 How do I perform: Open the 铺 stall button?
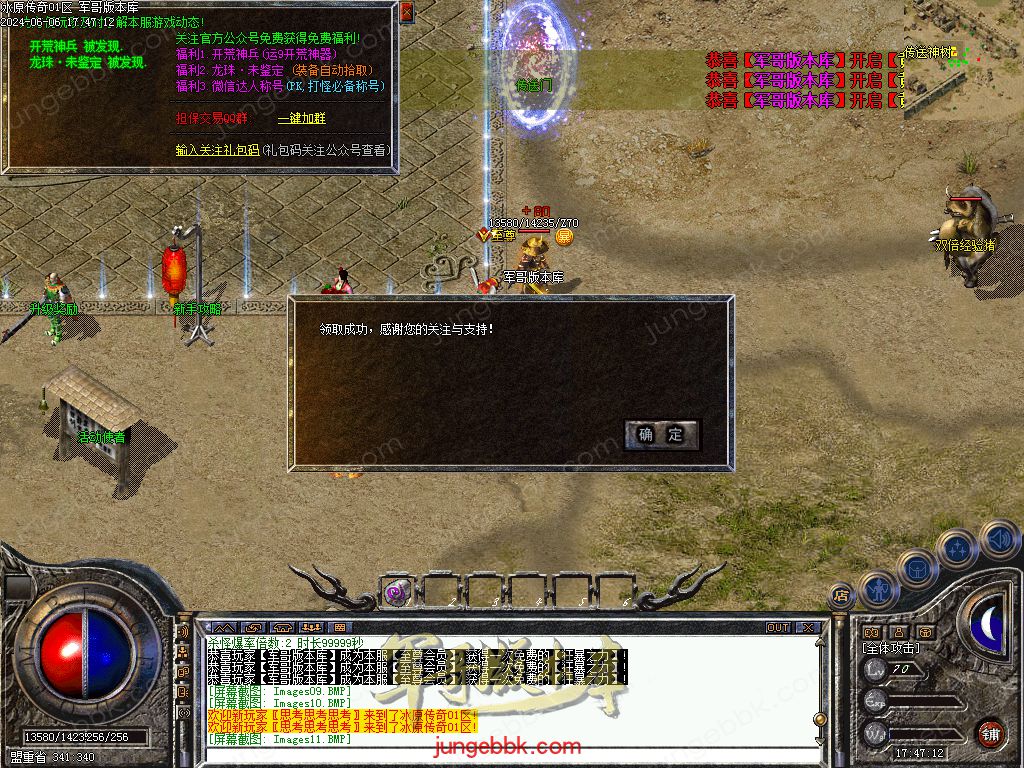coord(990,733)
